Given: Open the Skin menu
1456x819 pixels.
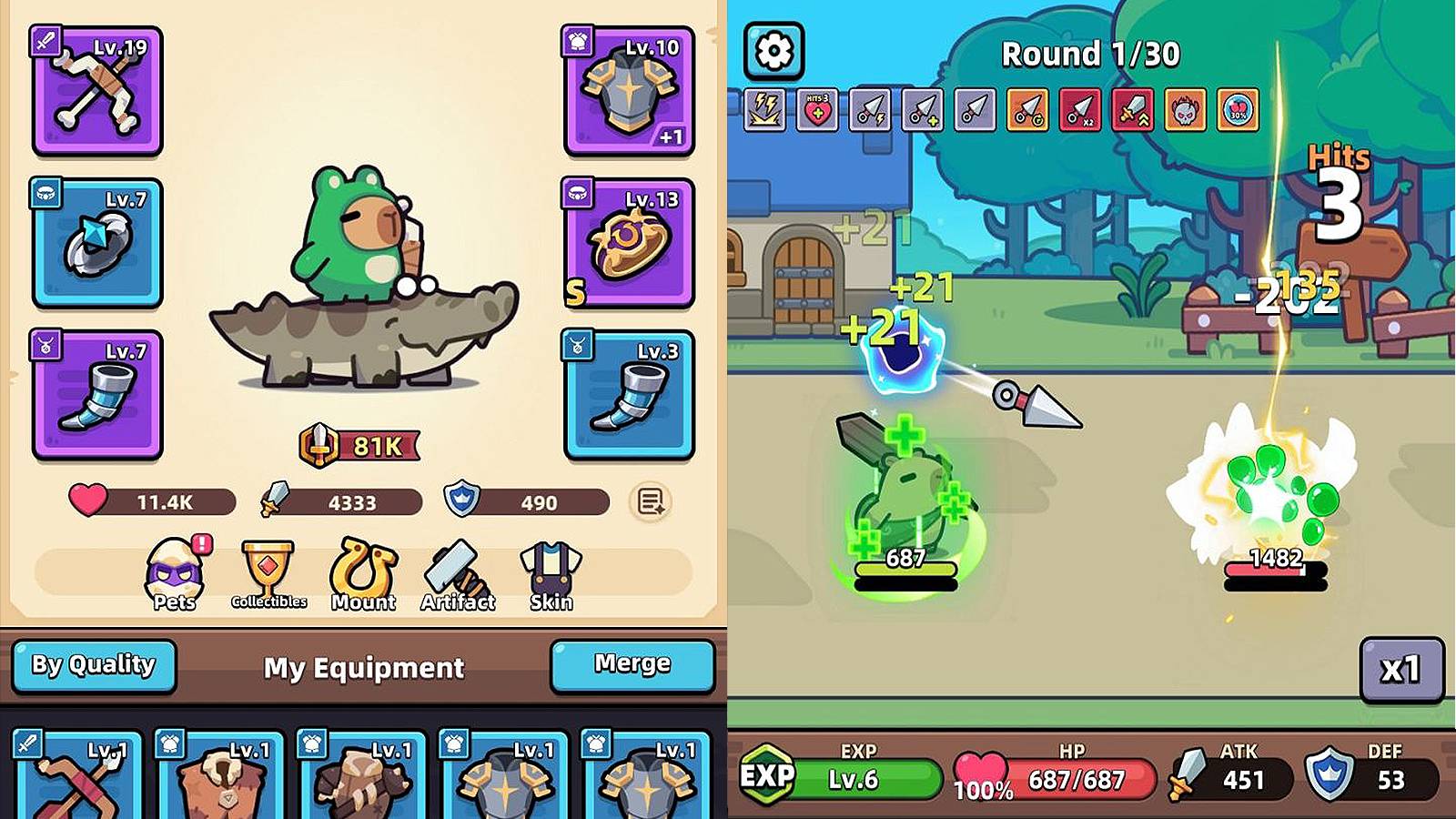Looking at the screenshot, I should click(551, 575).
